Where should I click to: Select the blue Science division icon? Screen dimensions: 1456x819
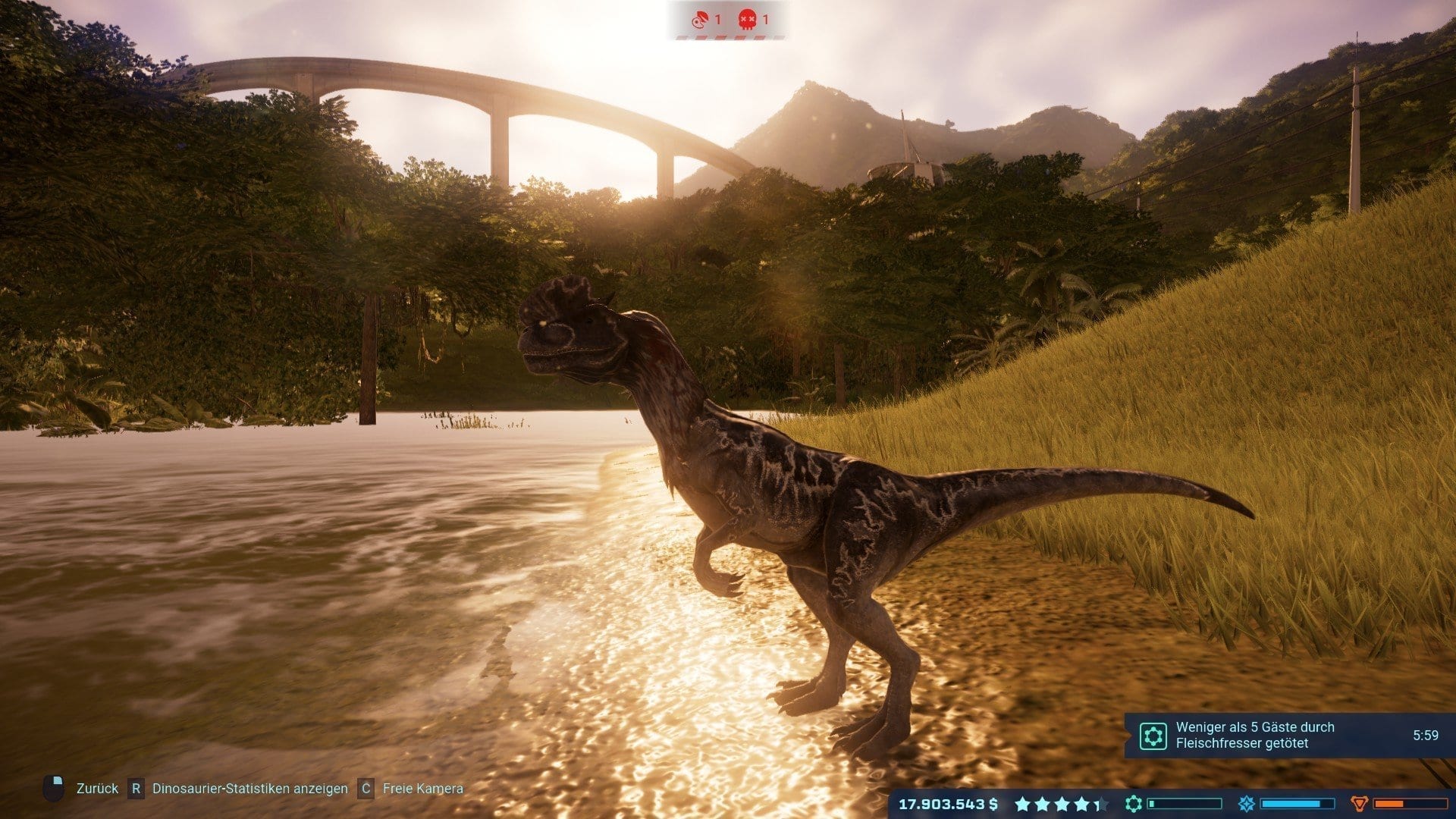click(x=1246, y=804)
